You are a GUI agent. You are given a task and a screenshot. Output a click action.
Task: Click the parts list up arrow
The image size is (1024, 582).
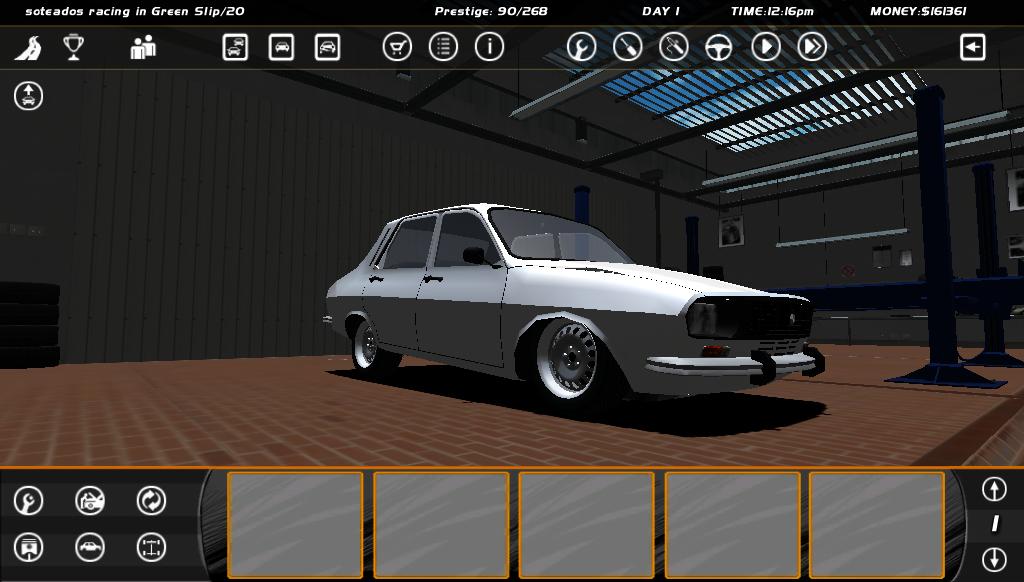993,489
